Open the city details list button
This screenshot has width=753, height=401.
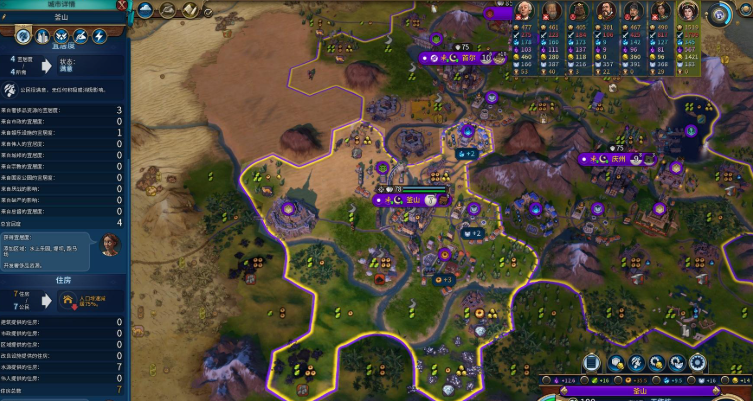590,362
